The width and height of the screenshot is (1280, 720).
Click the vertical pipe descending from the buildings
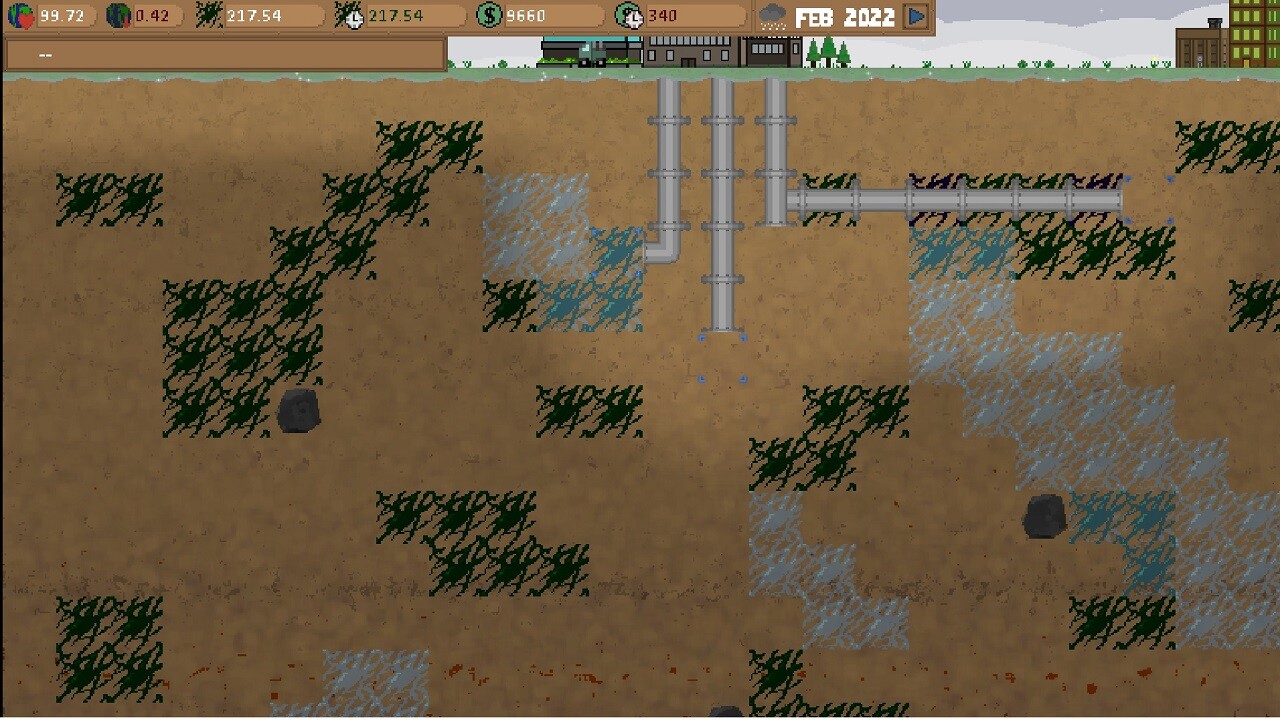tap(720, 200)
